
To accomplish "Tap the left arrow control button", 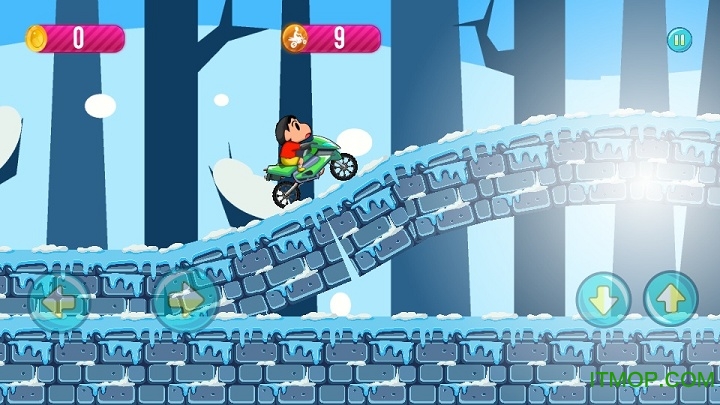I will [x=58, y=301].
